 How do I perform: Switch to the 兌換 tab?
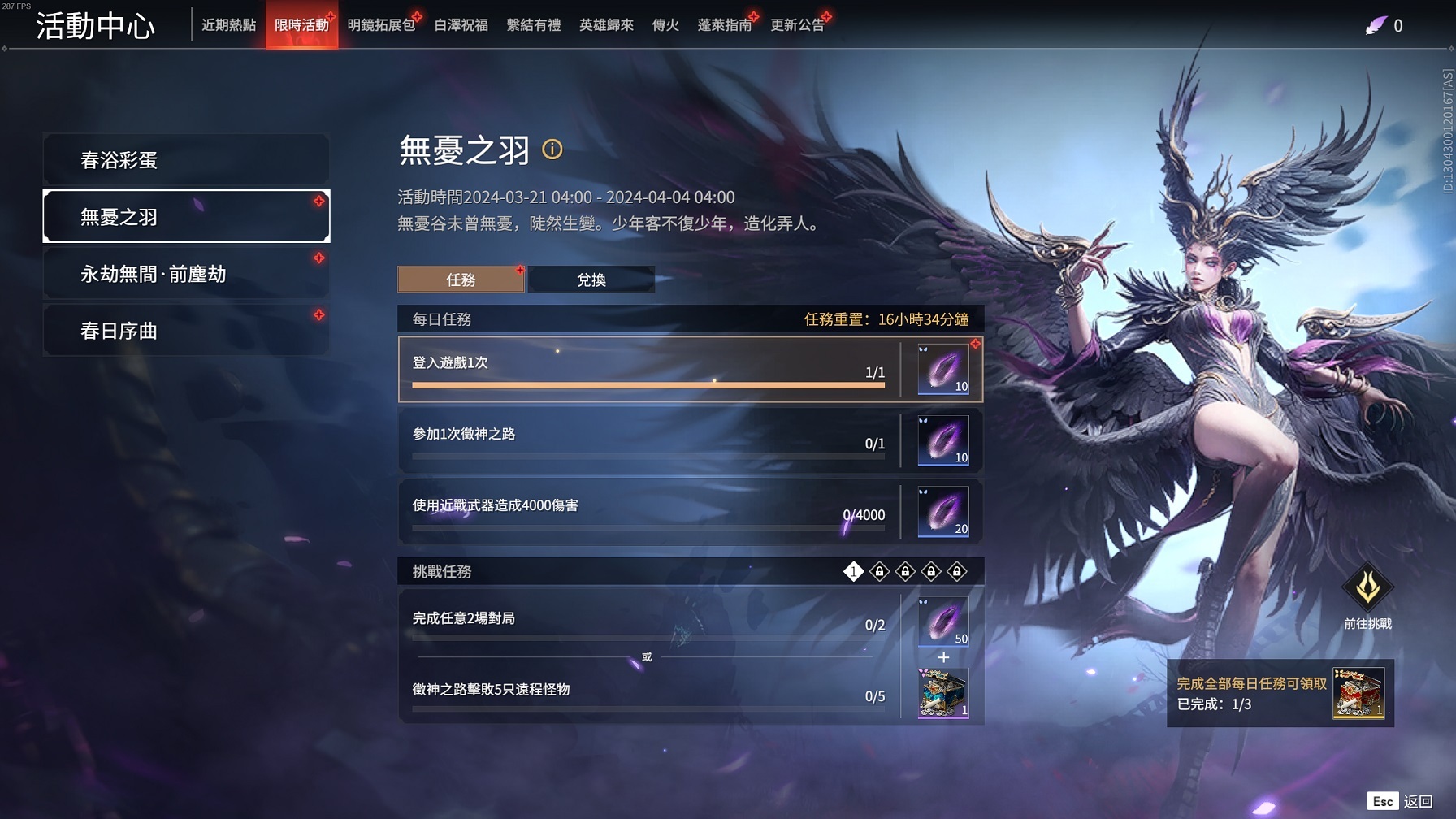591,279
